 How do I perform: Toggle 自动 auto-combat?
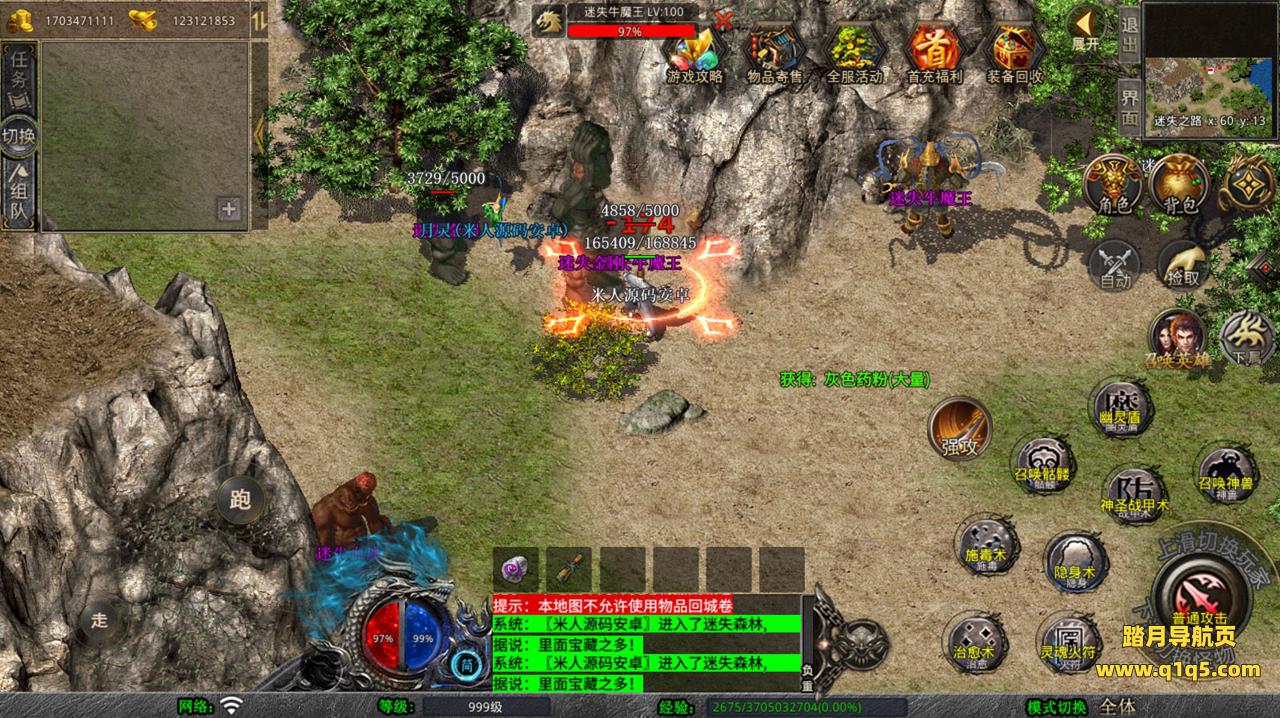(x=1115, y=264)
